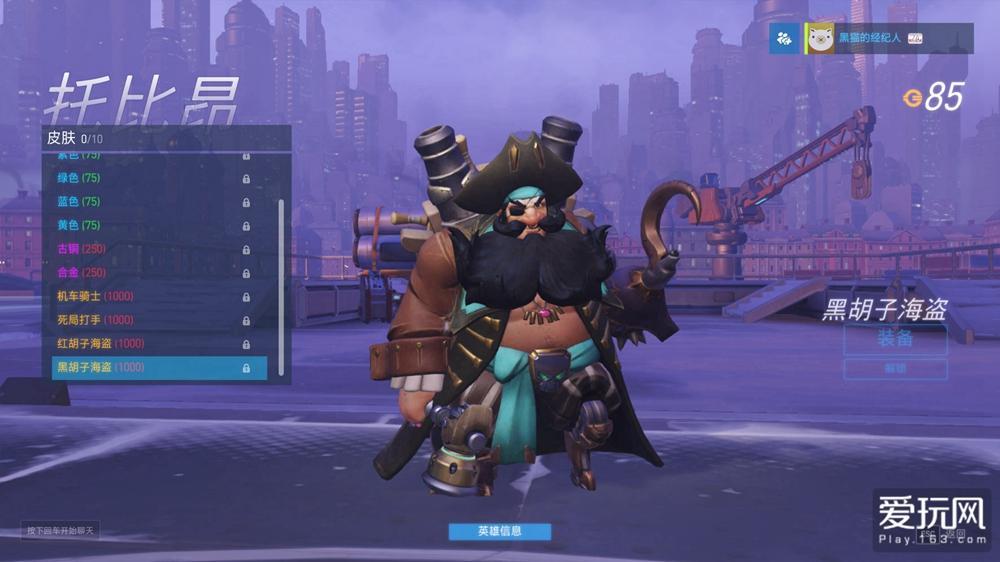Click the 装备 equip button

[x=895, y=339]
